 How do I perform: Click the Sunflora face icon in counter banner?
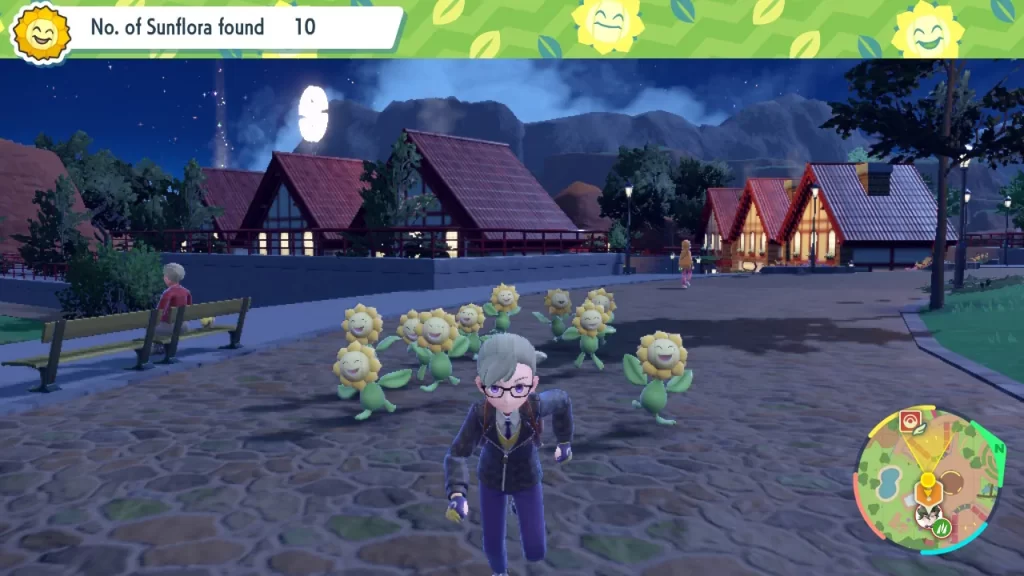point(41,31)
